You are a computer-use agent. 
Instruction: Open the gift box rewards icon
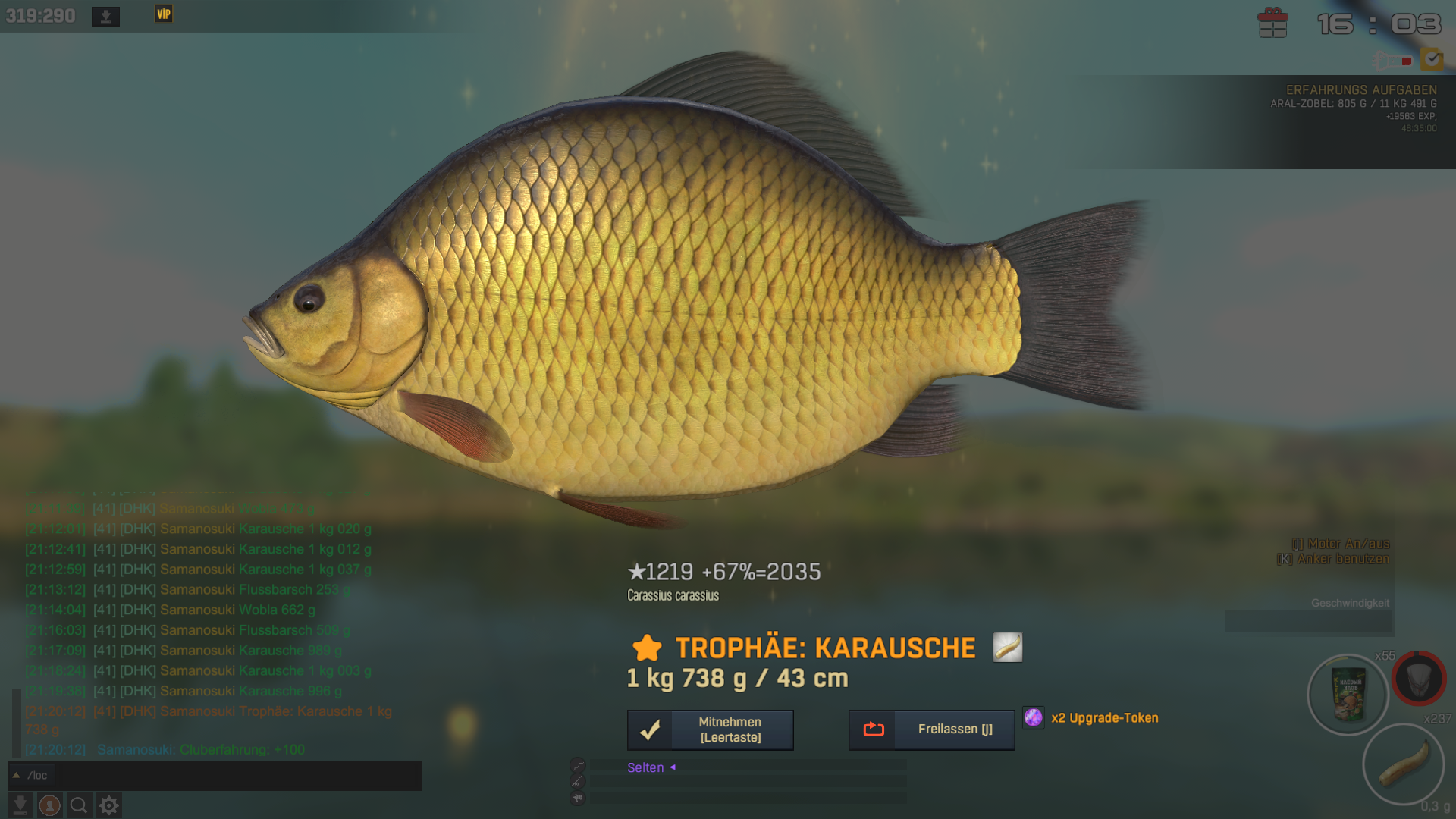coord(1272,23)
